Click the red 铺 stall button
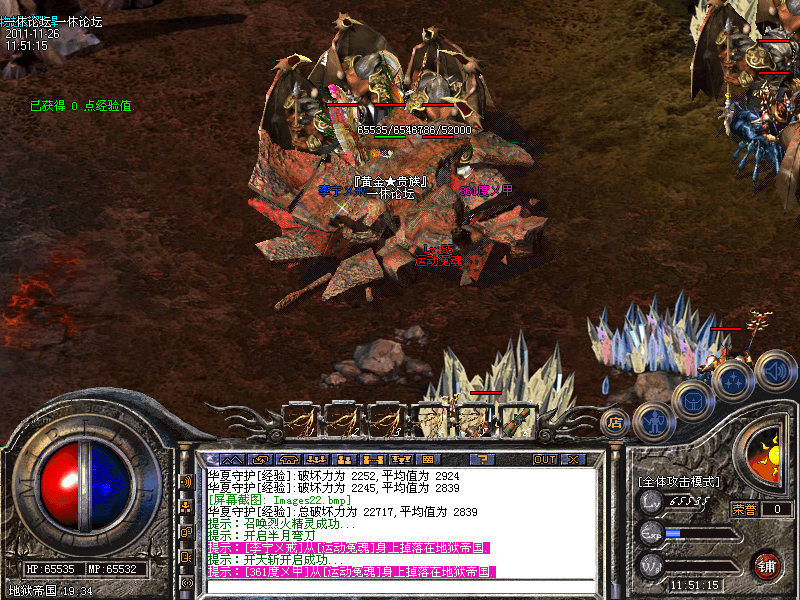The width and height of the screenshot is (800, 600). (x=767, y=564)
